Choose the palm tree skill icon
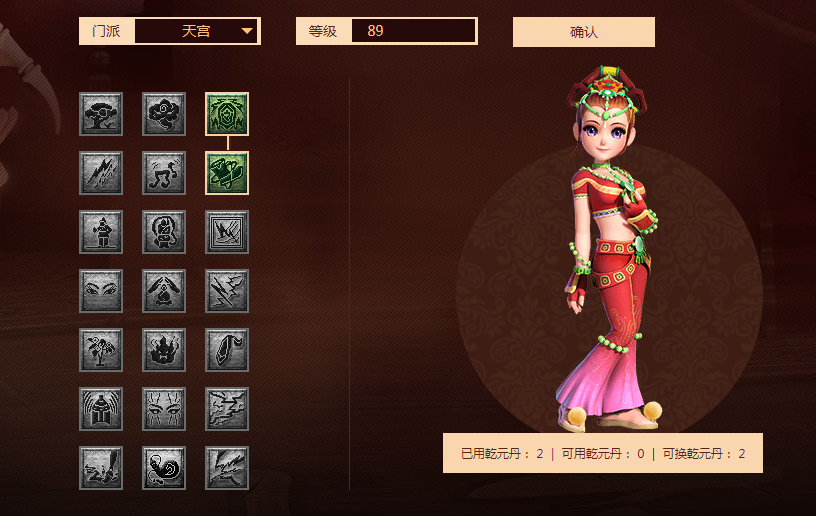 pyautogui.click(x=101, y=350)
